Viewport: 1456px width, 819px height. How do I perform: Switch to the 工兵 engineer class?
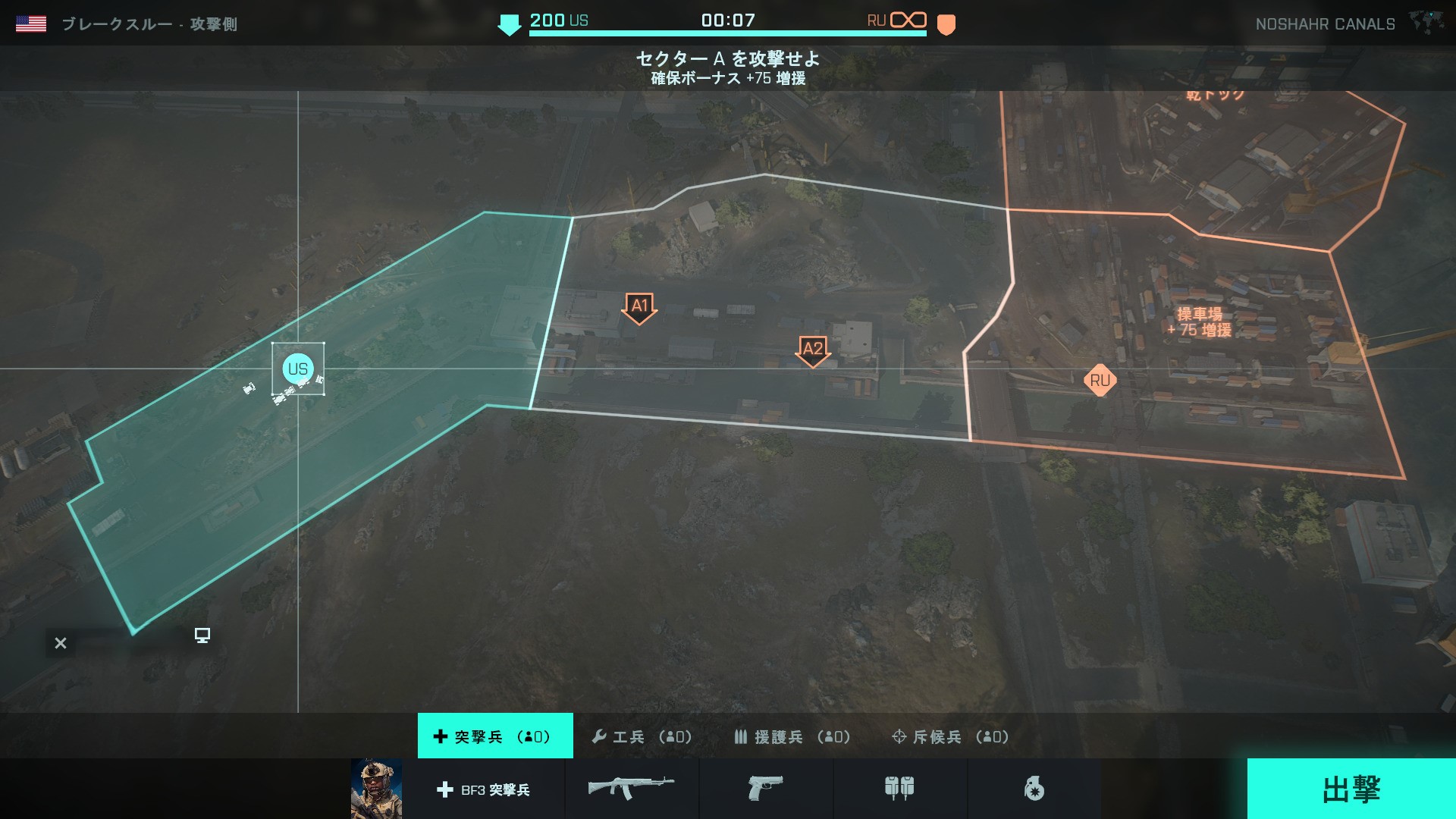(642, 736)
